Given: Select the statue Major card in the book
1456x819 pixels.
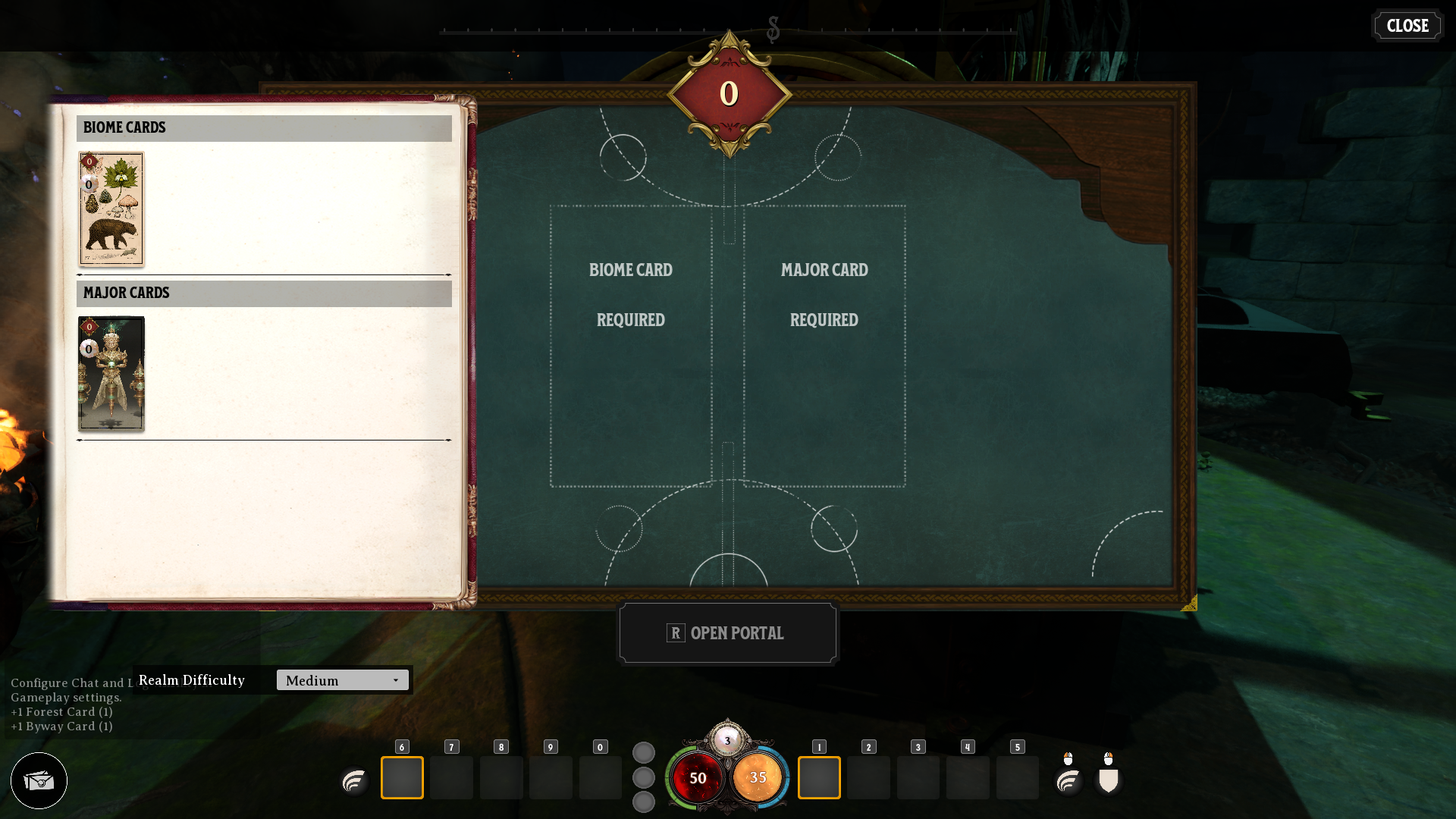Looking at the screenshot, I should [x=111, y=374].
